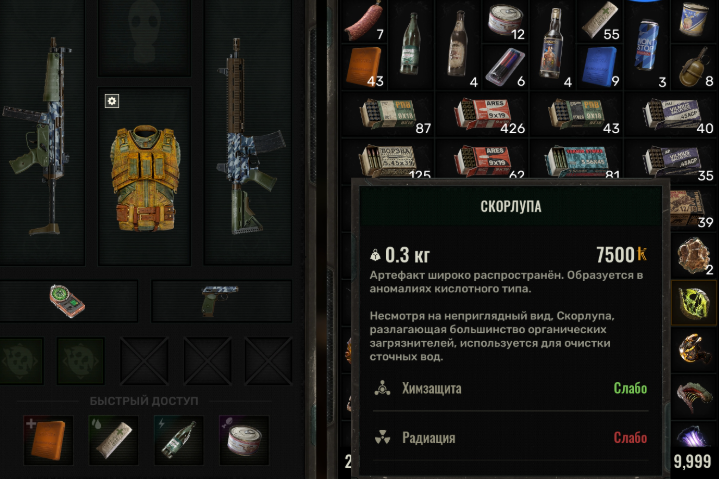Open the gear icon on the armor slot
Image resolution: width=719 pixels, height=479 pixels.
click(112, 101)
